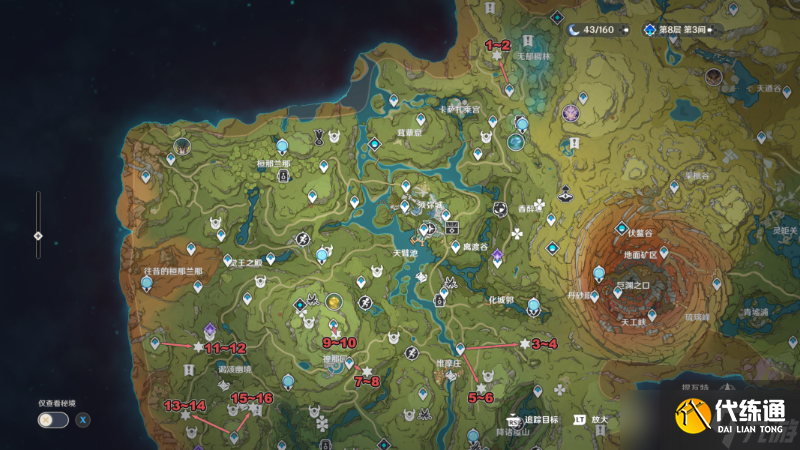Select the purple domain icon near 往昔的桓那兰那
The height and width of the screenshot is (450, 800).
point(209,328)
